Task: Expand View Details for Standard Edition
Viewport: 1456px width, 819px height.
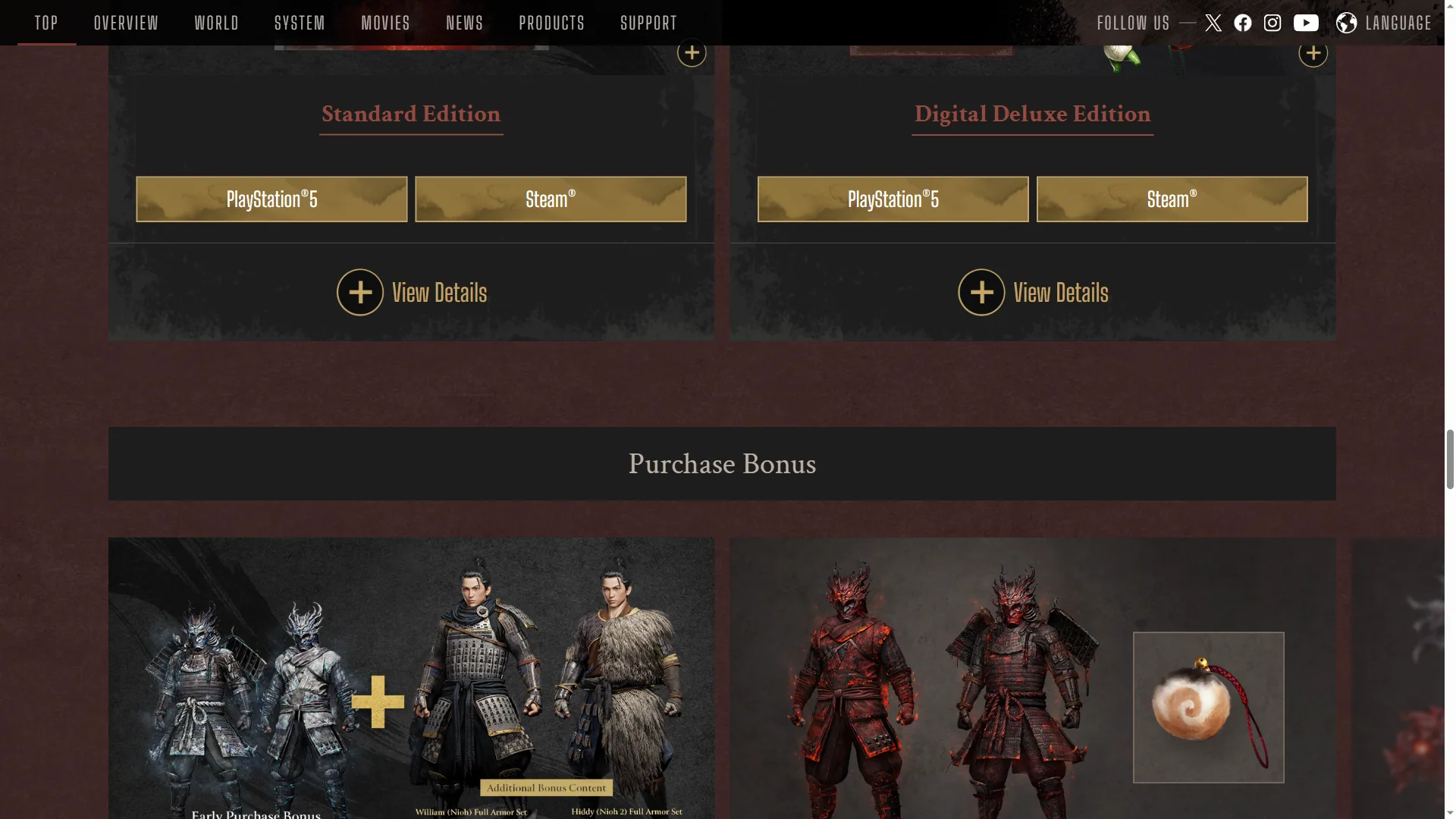Action: [x=412, y=292]
